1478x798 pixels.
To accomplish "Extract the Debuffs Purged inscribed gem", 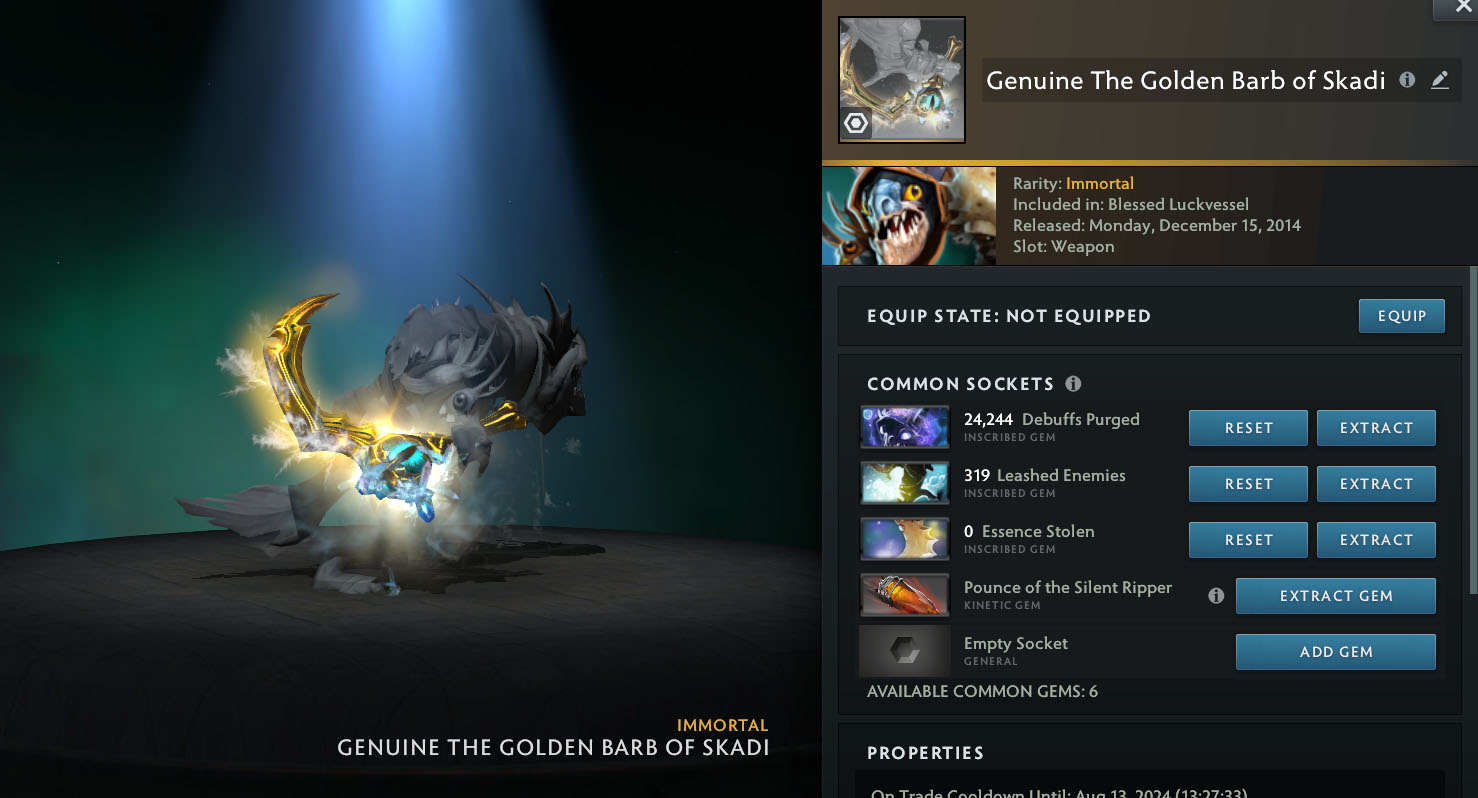I will pyautogui.click(x=1376, y=428).
